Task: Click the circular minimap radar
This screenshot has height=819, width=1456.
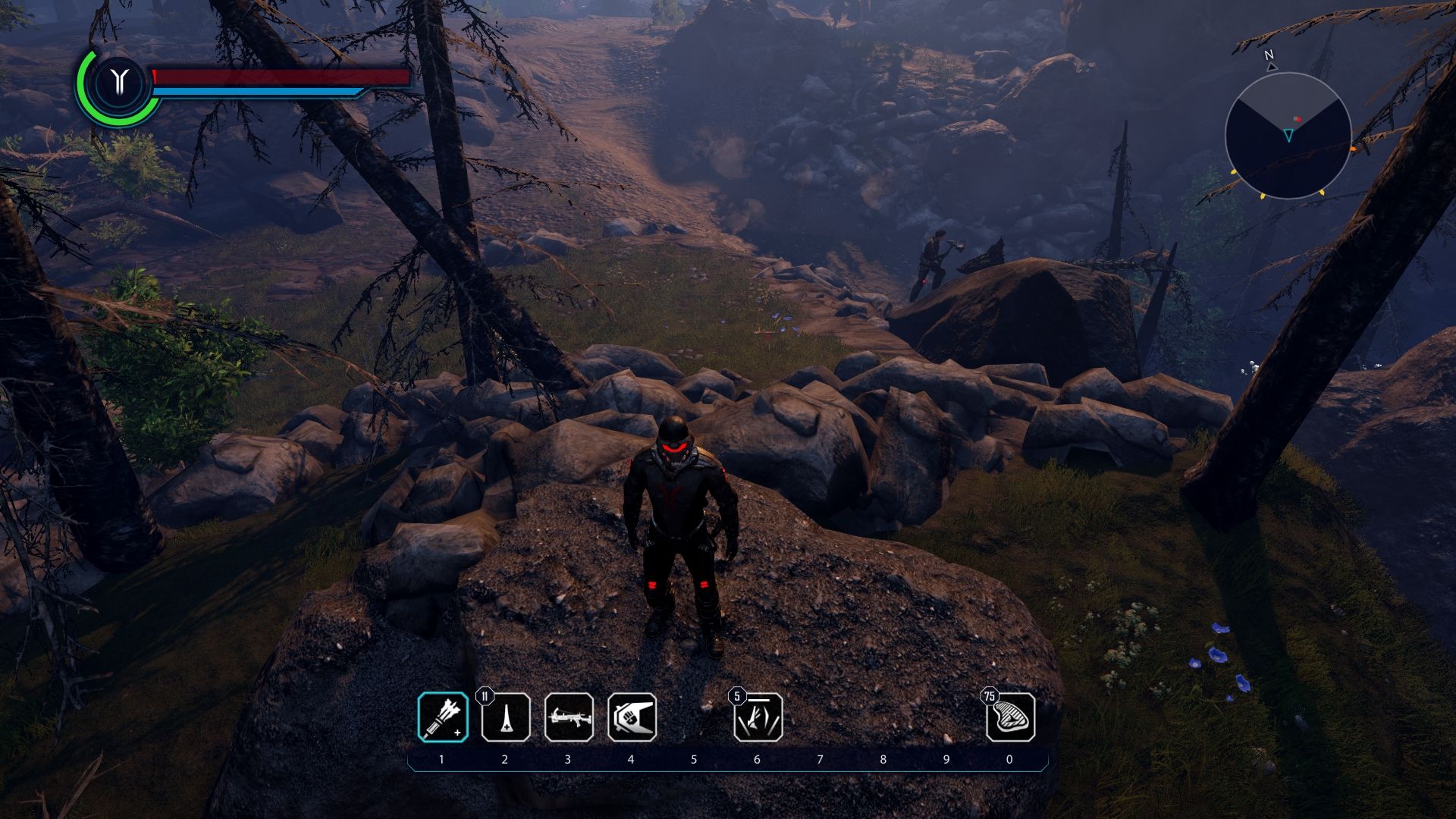Action: (1288, 136)
